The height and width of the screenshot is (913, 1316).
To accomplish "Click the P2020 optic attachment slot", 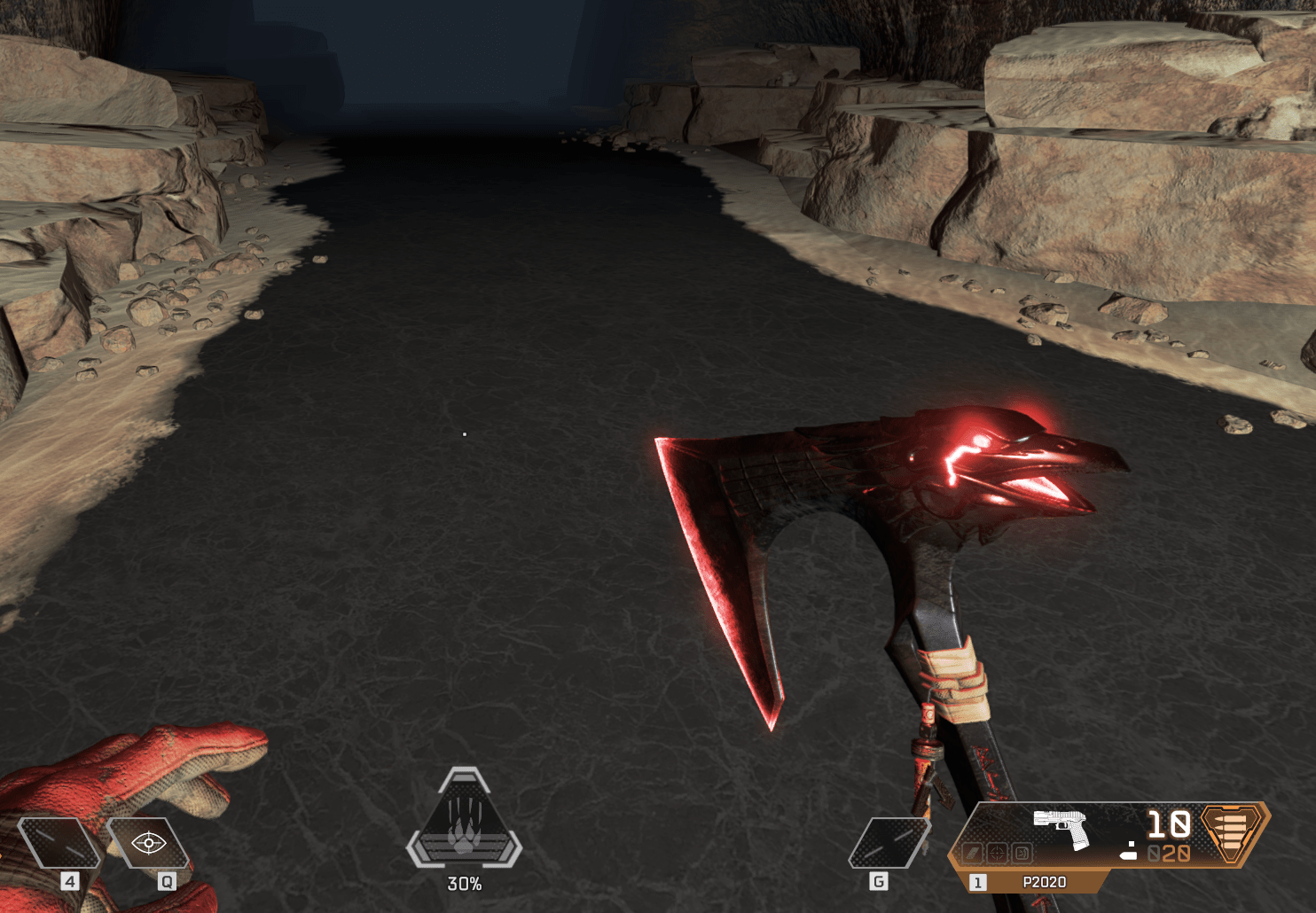I will click(997, 854).
